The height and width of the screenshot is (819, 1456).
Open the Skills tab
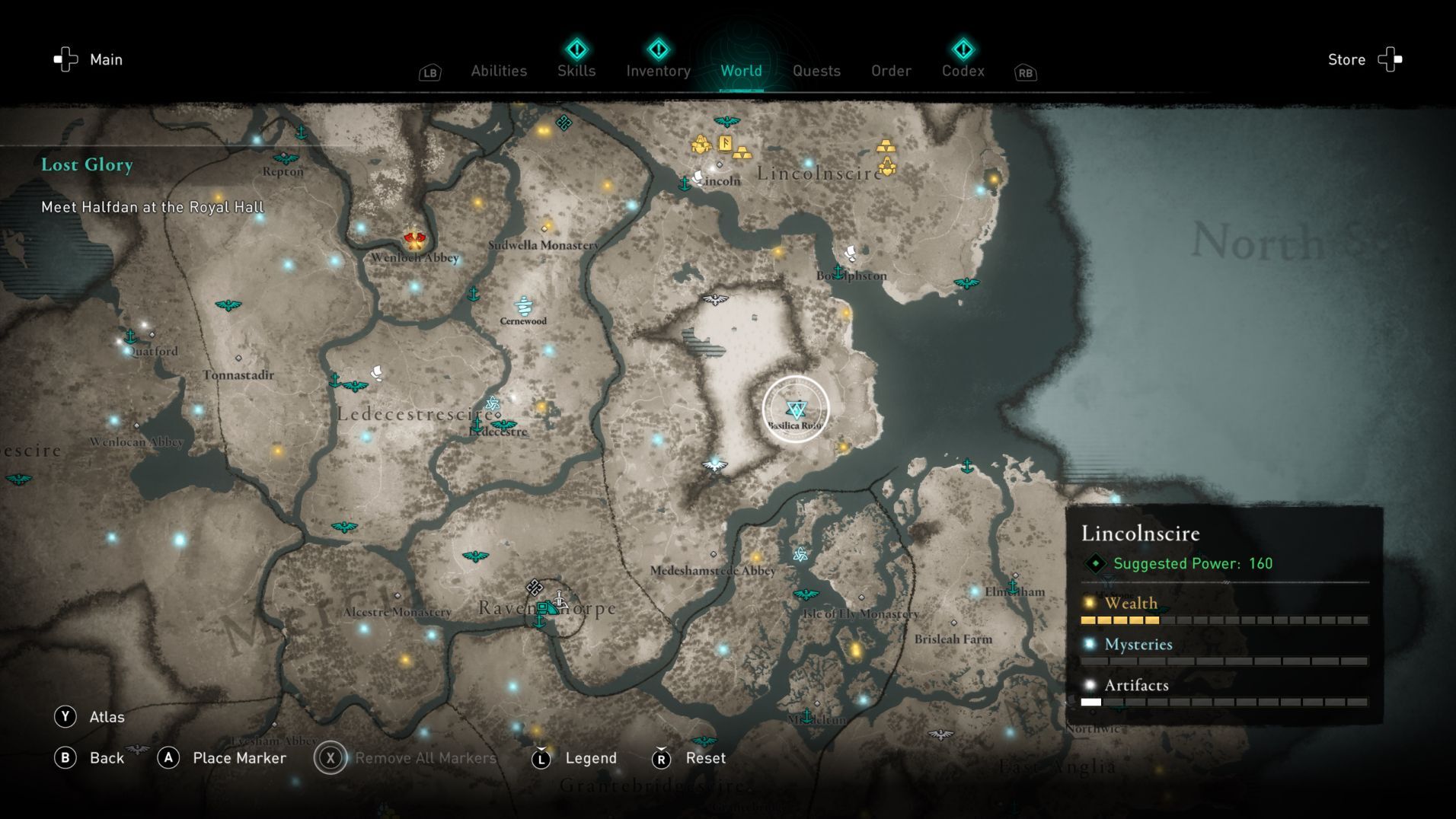click(576, 71)
